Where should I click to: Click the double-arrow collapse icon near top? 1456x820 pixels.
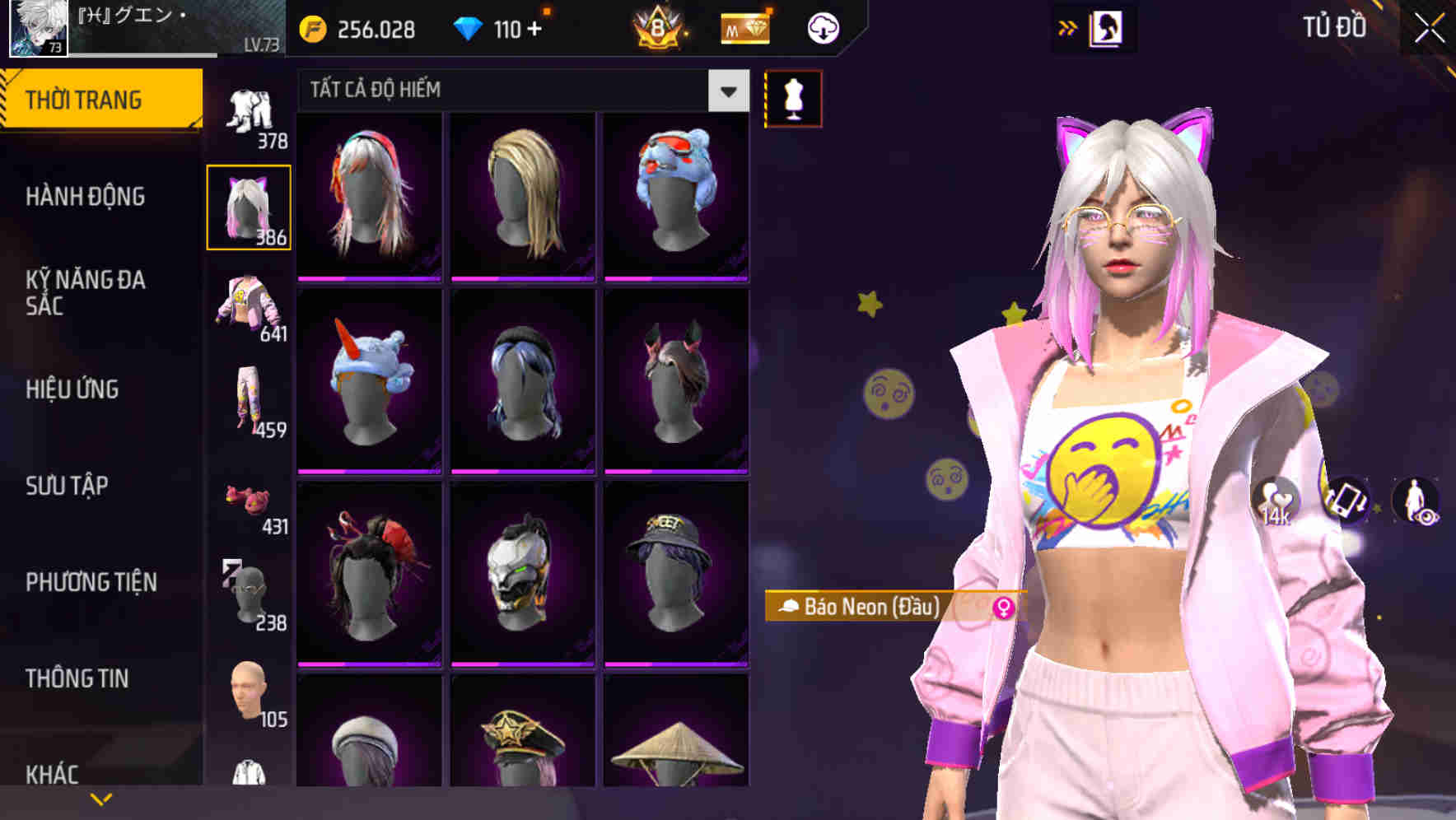(1069, 26)
